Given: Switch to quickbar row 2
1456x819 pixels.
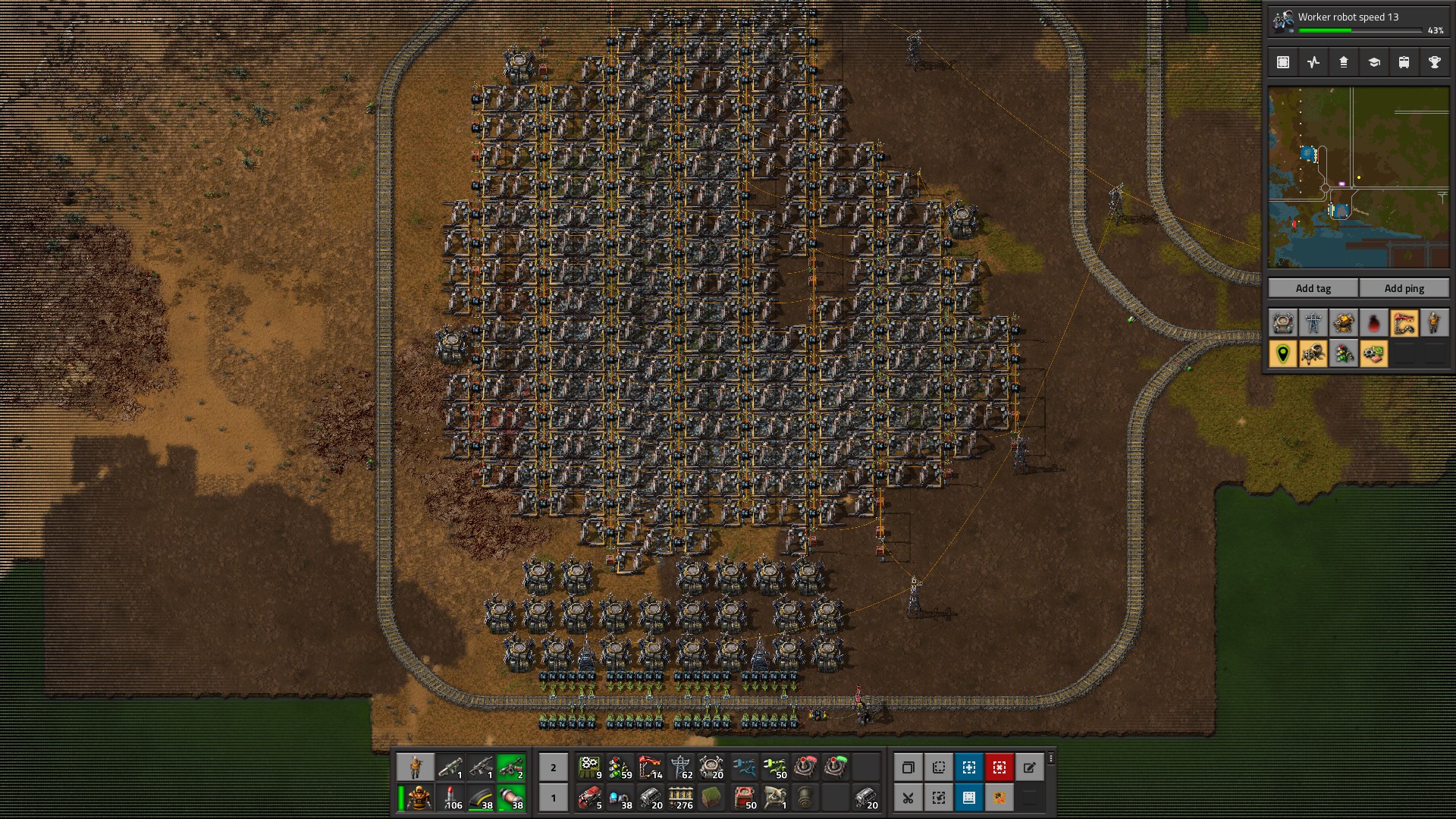Looking at the screenshot, I should point(553,767).
